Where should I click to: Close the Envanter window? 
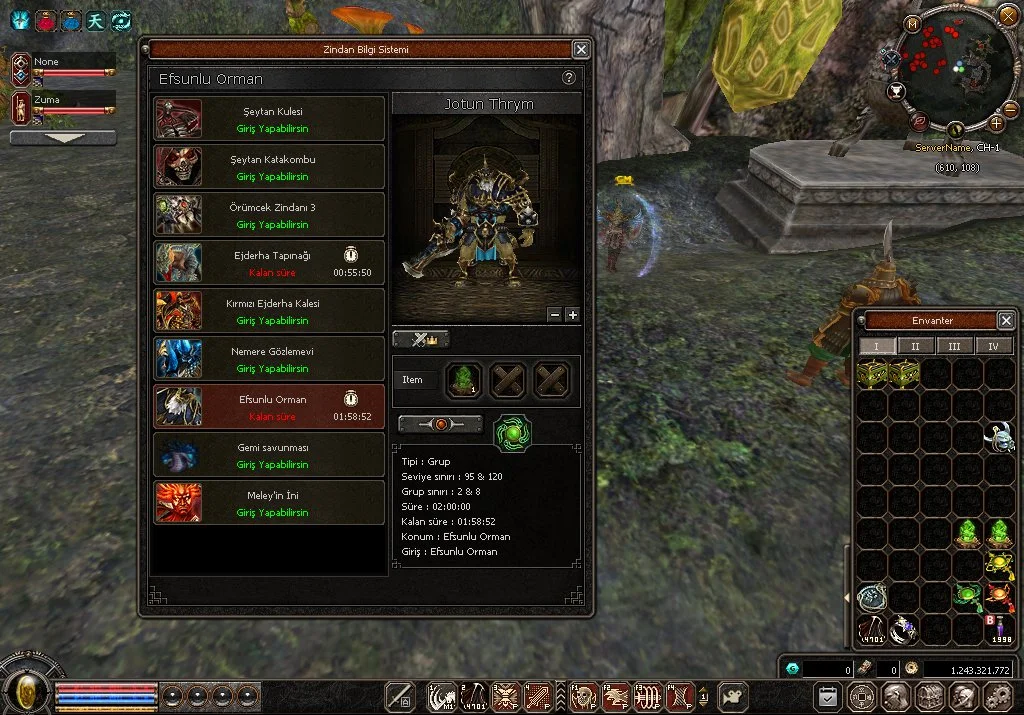pos(1006,321)
